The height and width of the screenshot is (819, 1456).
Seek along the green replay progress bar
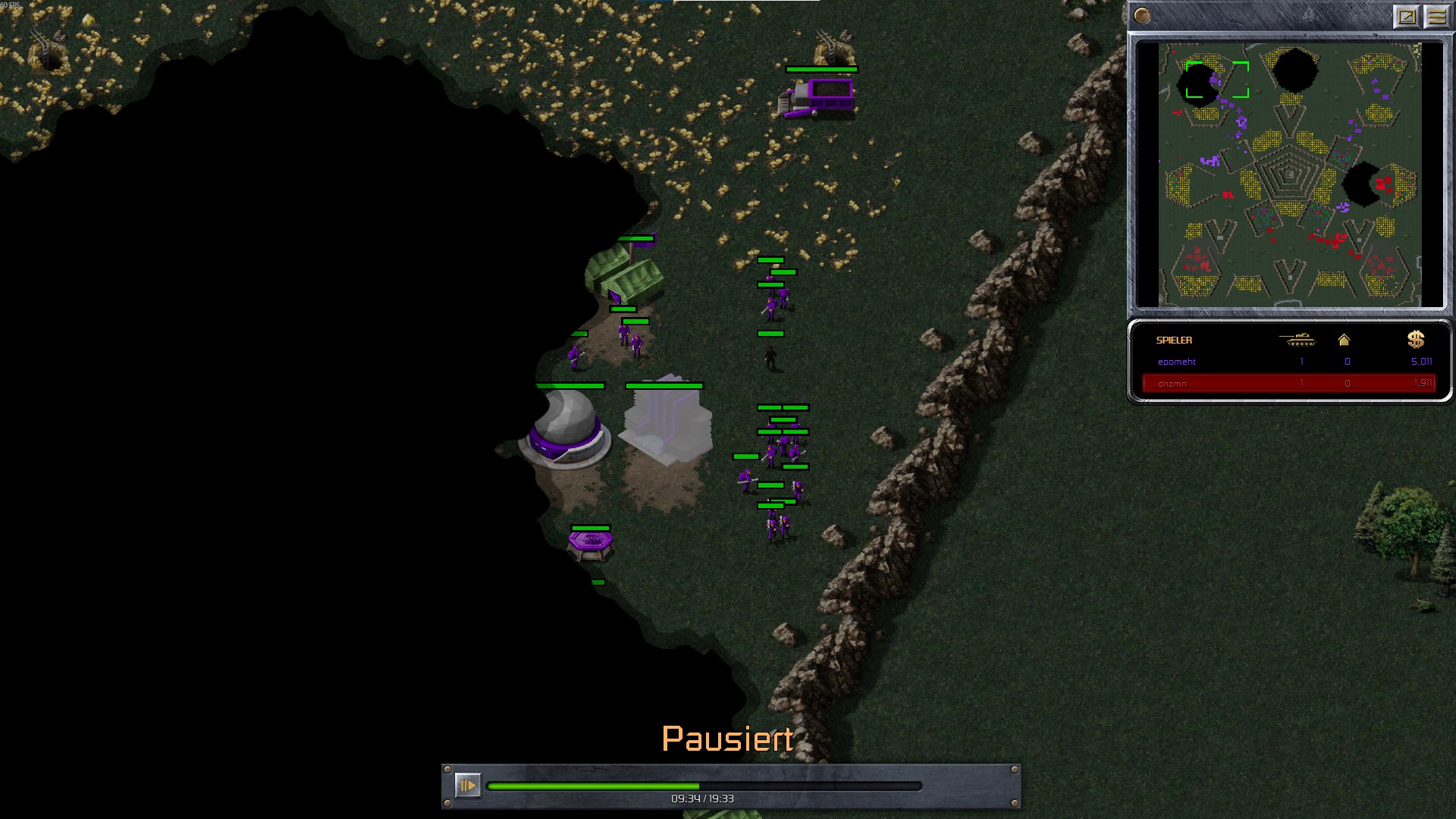[704, 786]
